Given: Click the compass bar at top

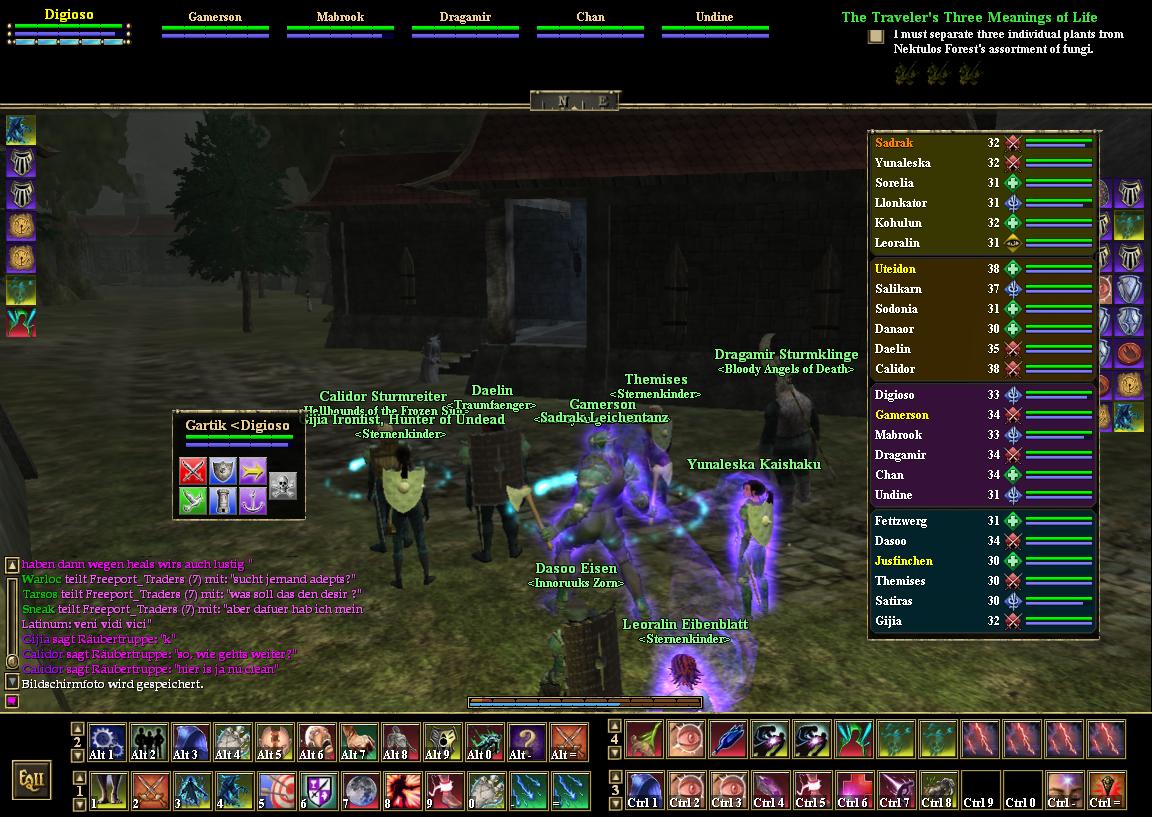Looking at the screenshot, I should coord(575,101).
